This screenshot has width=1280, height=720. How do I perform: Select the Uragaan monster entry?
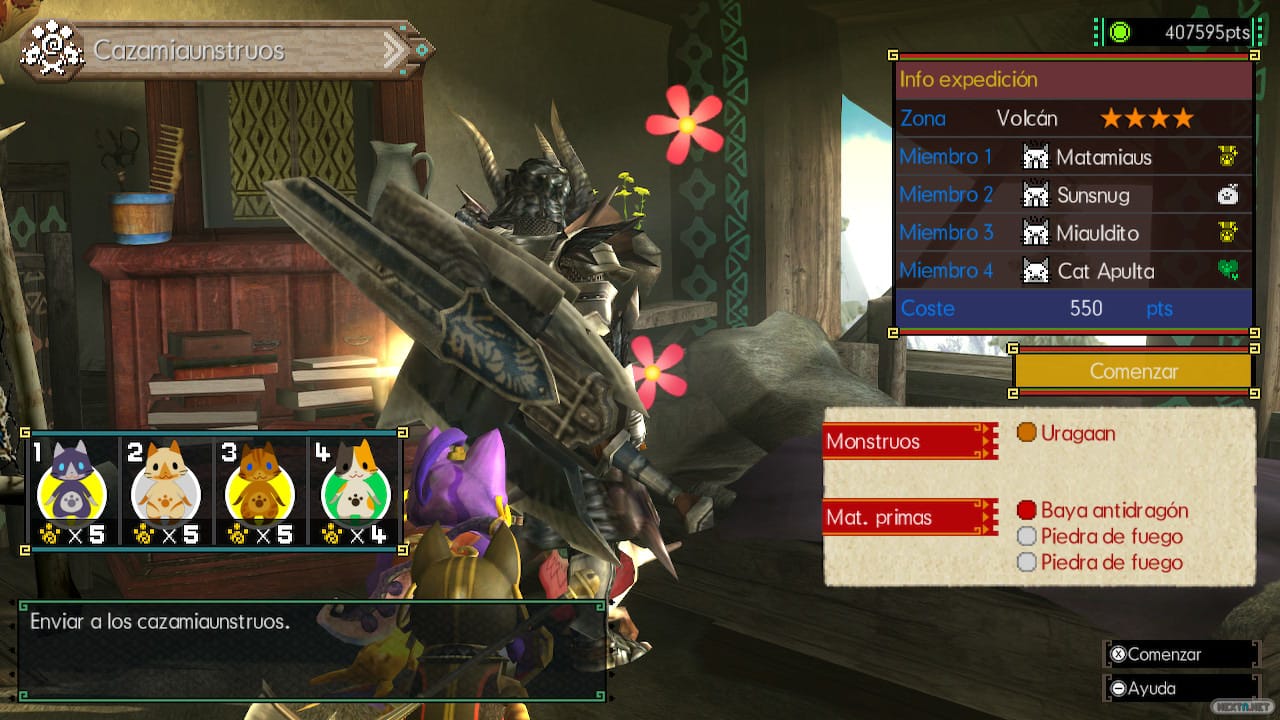point(1066,433)
